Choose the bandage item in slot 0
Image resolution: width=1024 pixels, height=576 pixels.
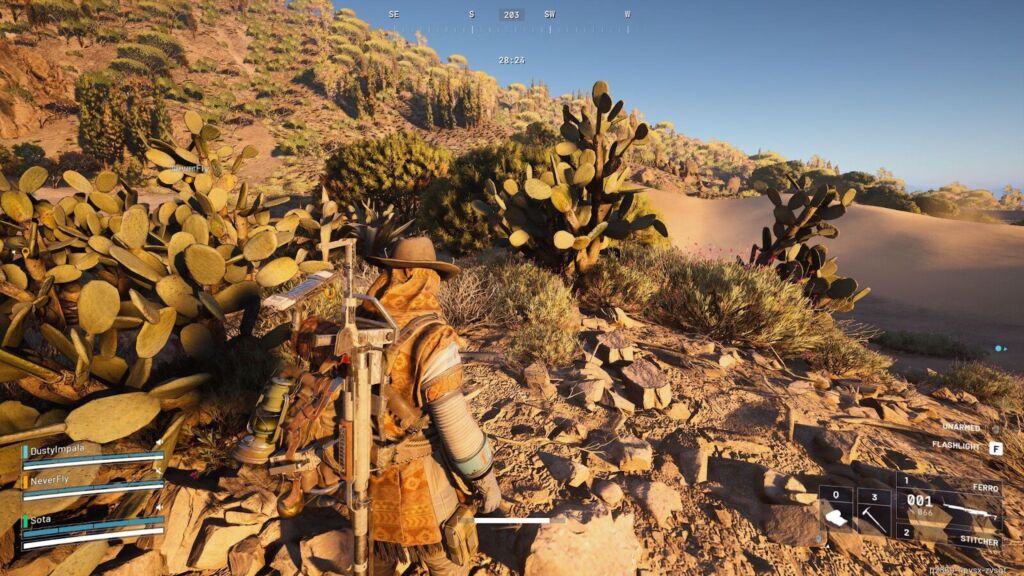[835, 517]
